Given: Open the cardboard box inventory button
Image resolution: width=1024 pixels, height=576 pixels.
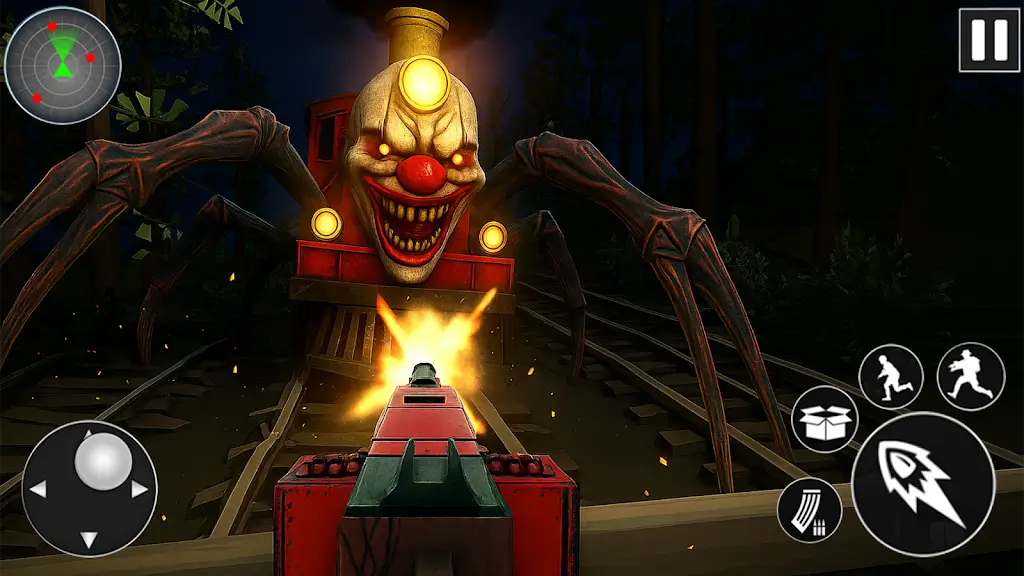Looking at the screenshot, I should coord(825,419).
